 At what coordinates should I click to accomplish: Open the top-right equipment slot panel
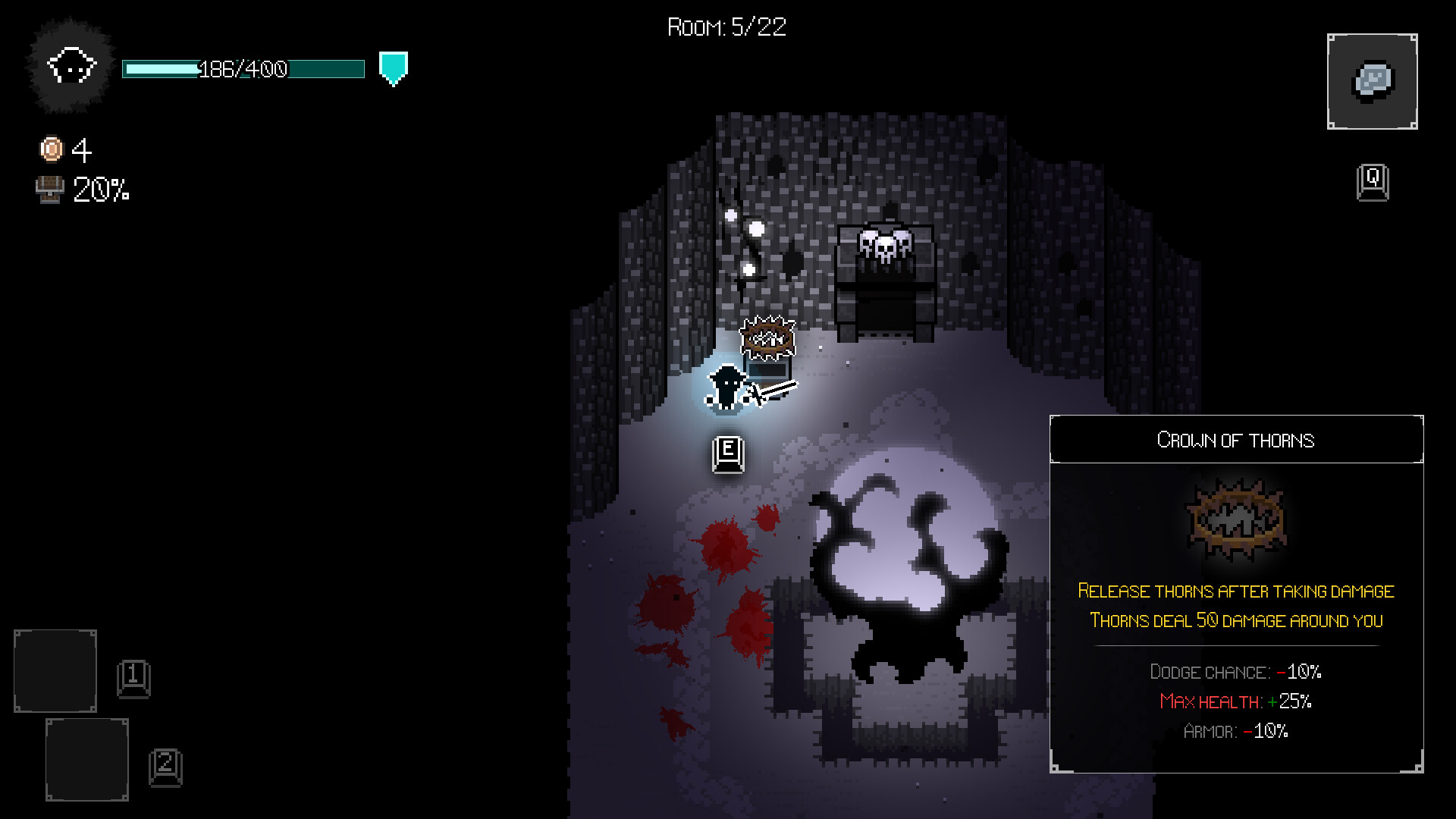click(1372, 80)
